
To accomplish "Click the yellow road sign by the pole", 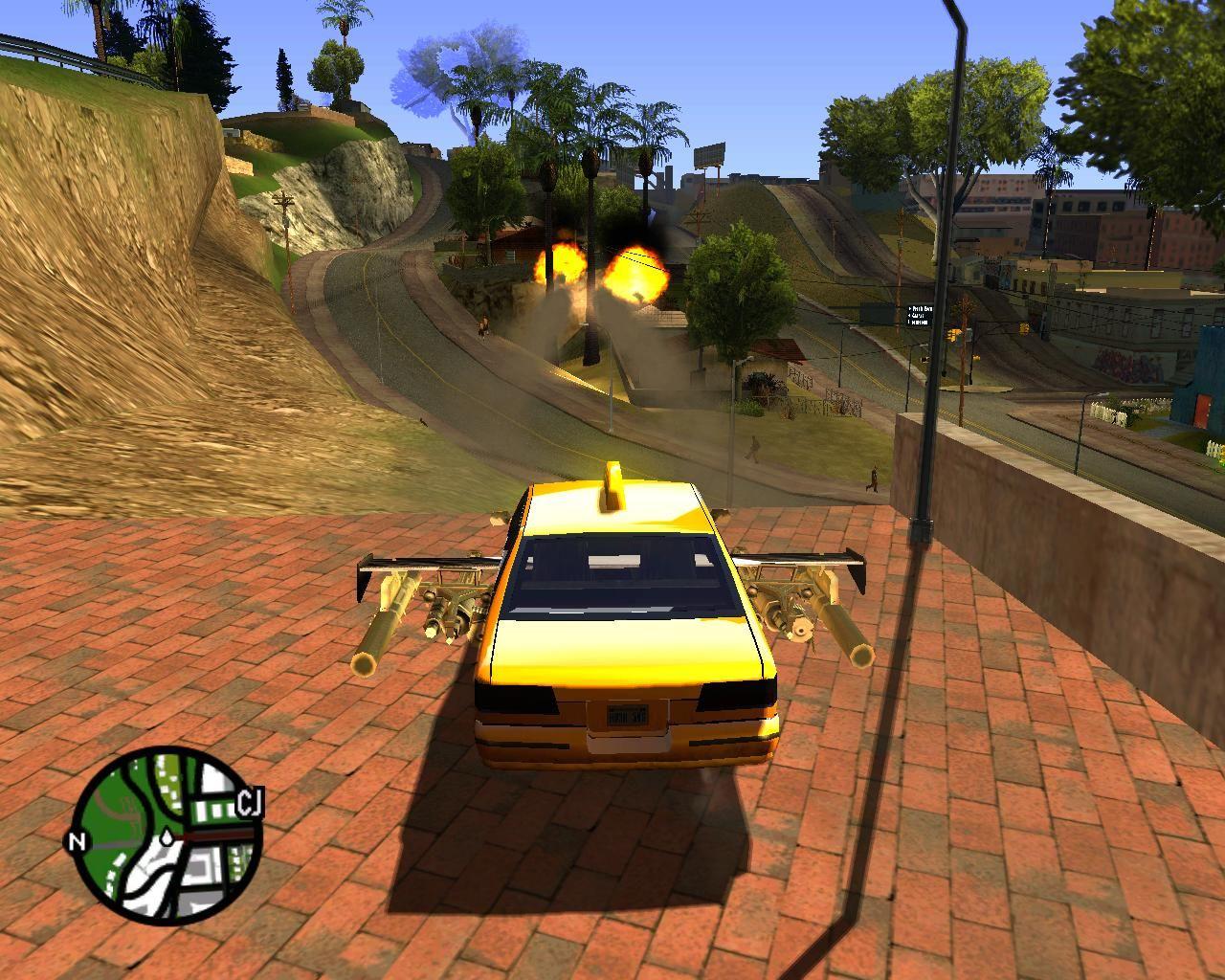I will [x=954, y=335].
